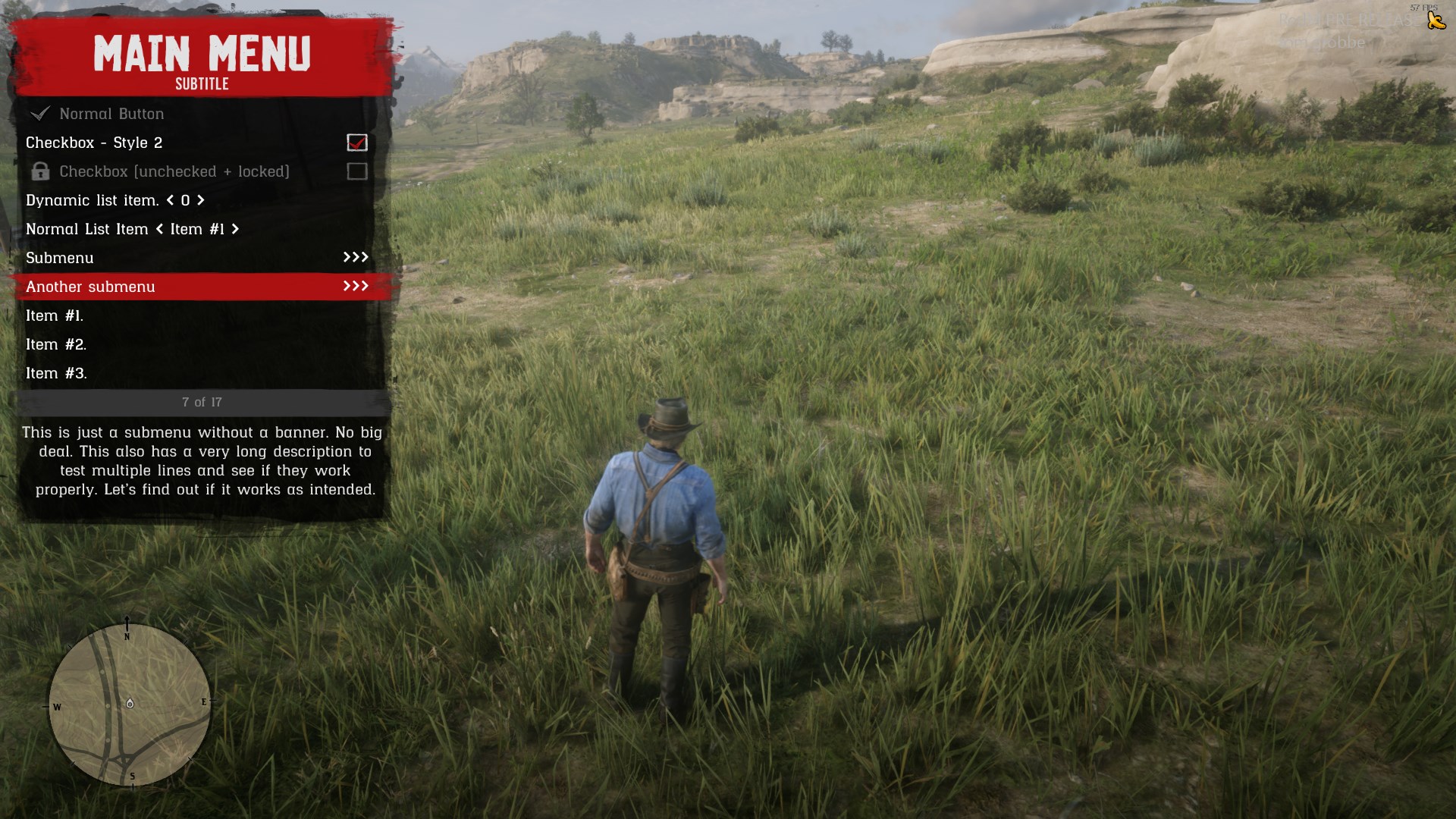
Task: Toggle the Checkbox - Style 2 box
Action: [356, 143]
